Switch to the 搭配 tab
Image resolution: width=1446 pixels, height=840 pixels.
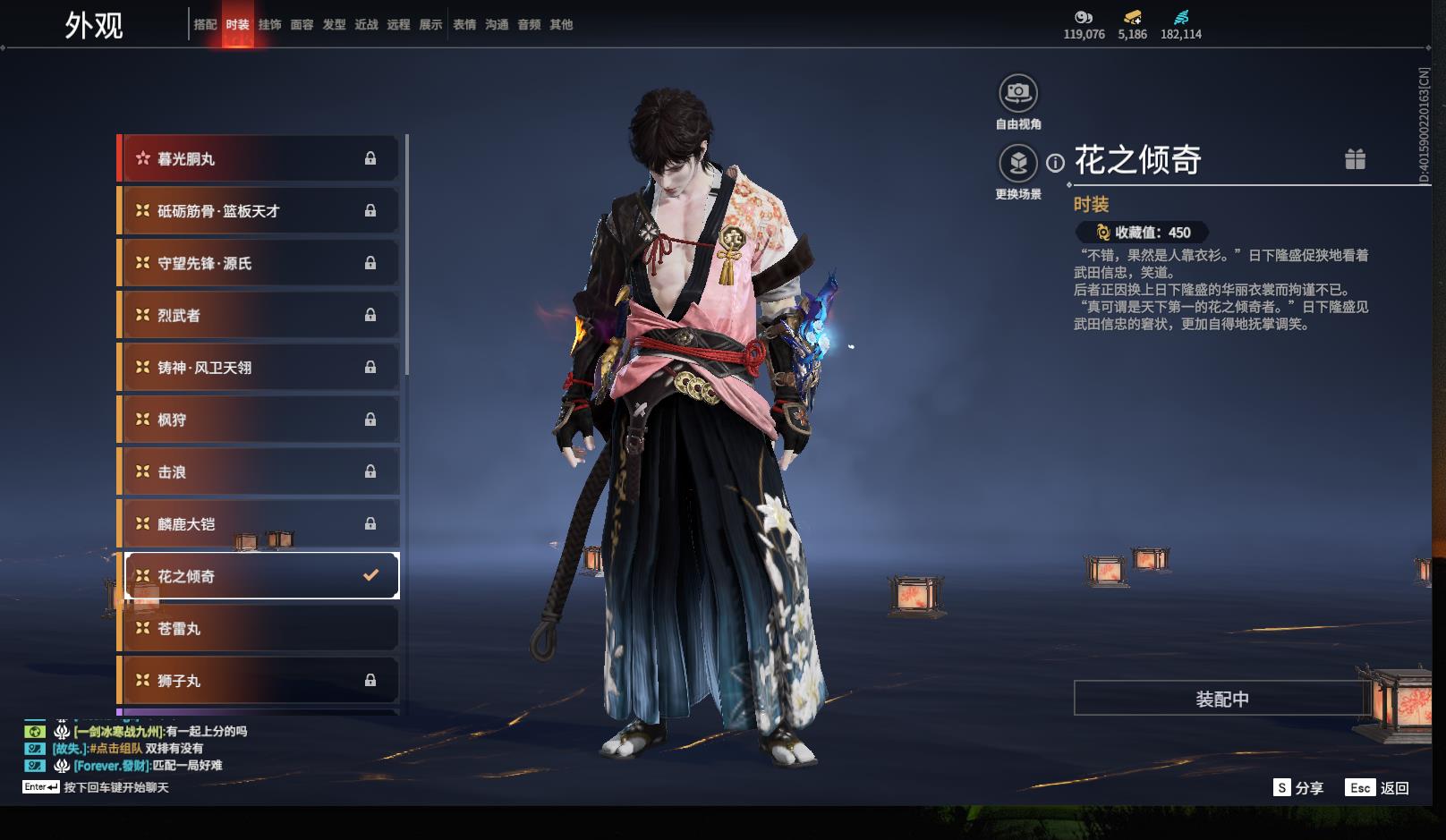[205, 24]
